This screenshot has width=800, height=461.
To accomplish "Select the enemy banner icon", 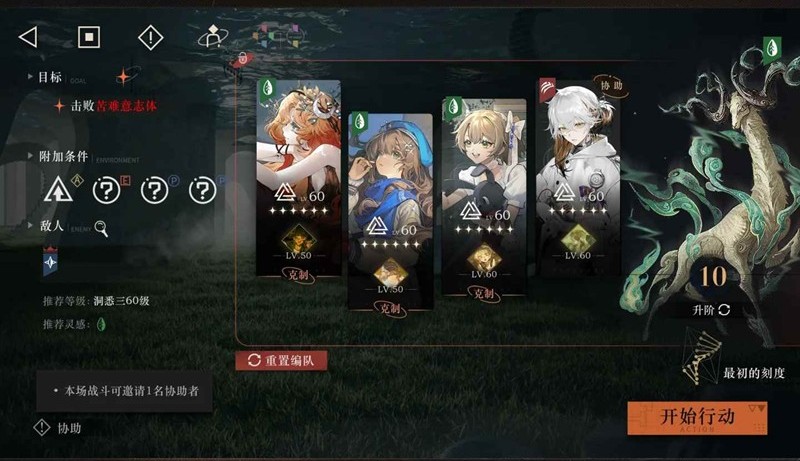I will [50, 263].
